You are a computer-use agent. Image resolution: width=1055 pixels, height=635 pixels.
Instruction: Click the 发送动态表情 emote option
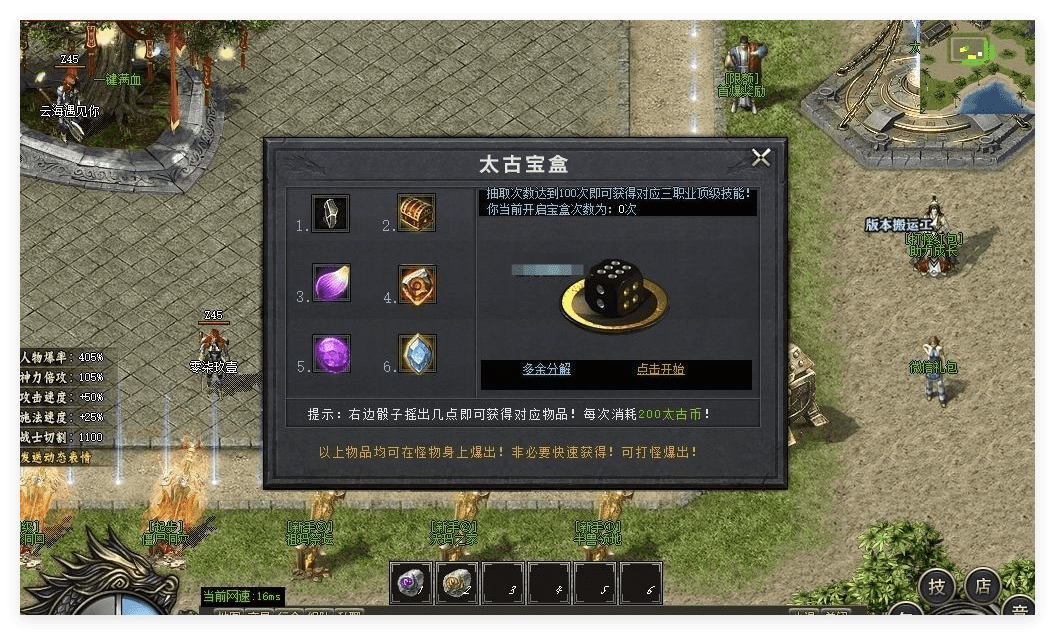click(x=56, y=457)
